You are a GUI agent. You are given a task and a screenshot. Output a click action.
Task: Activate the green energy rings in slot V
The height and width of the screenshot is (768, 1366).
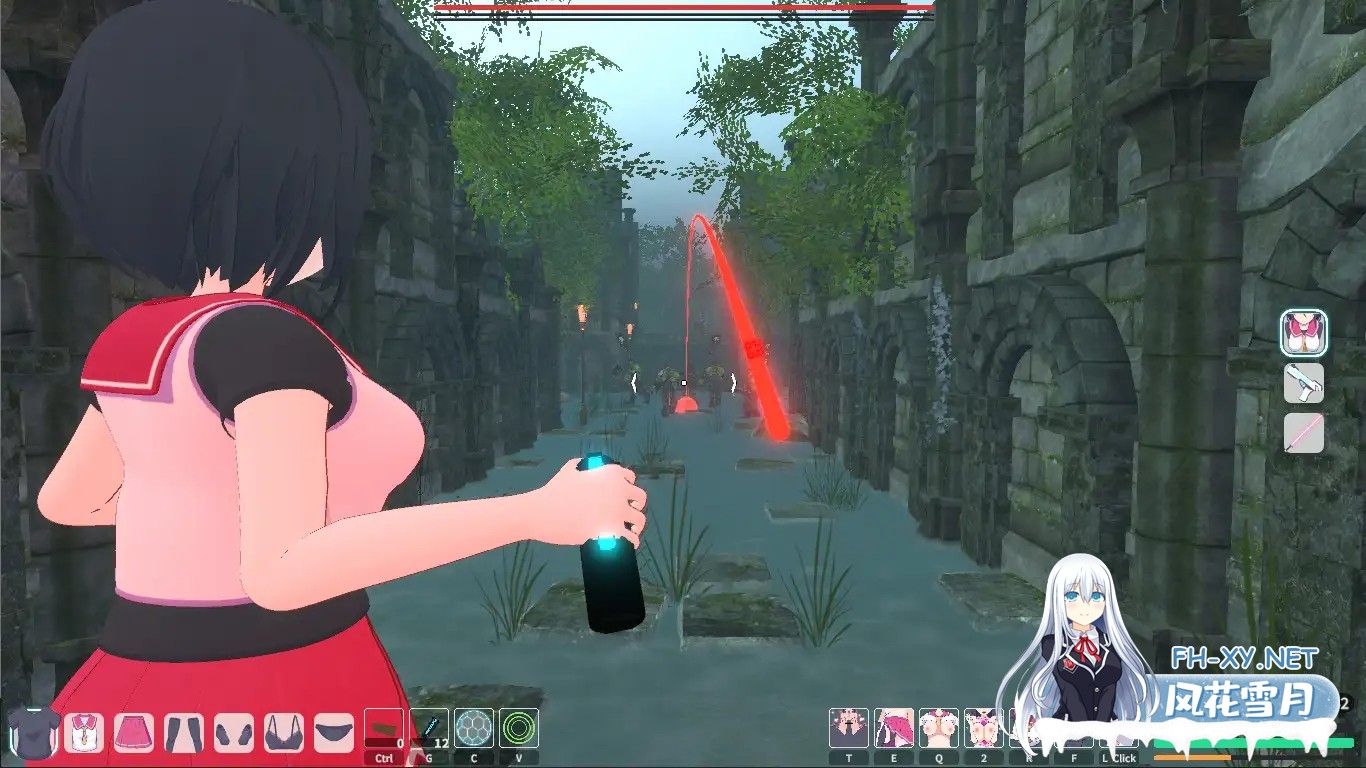[516, 728]
